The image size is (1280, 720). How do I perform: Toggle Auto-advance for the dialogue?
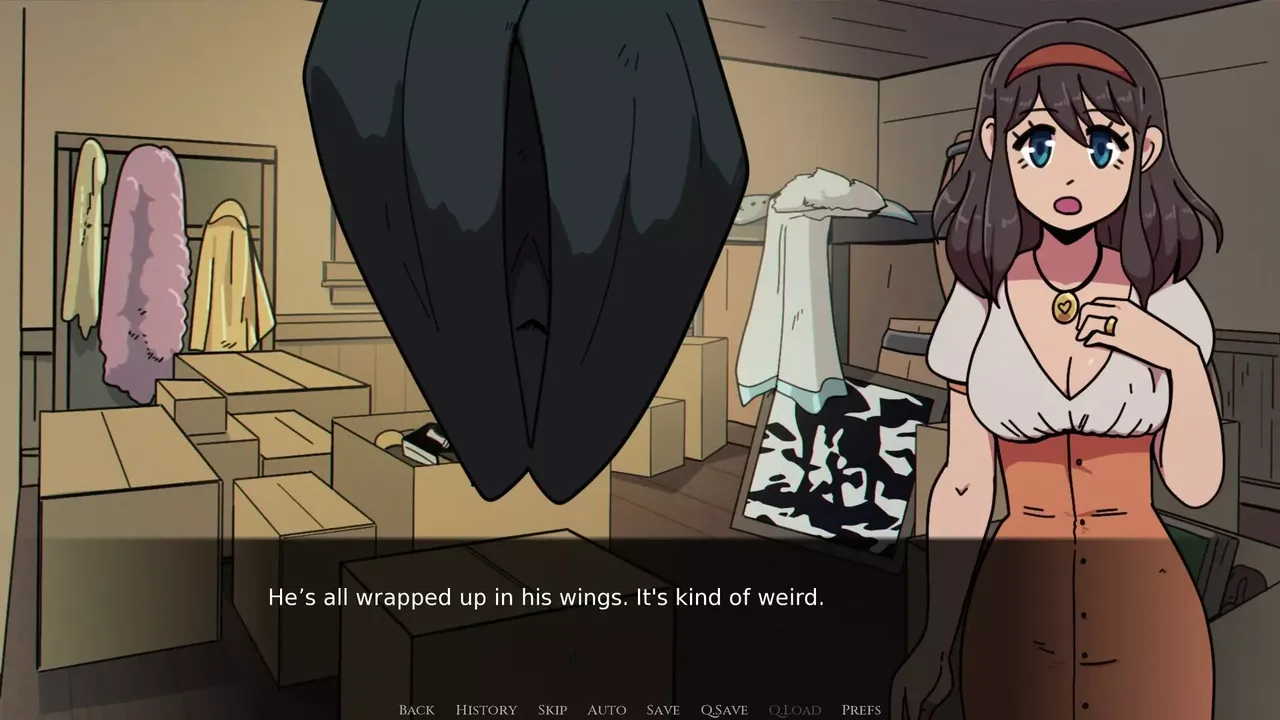[606, 710]
